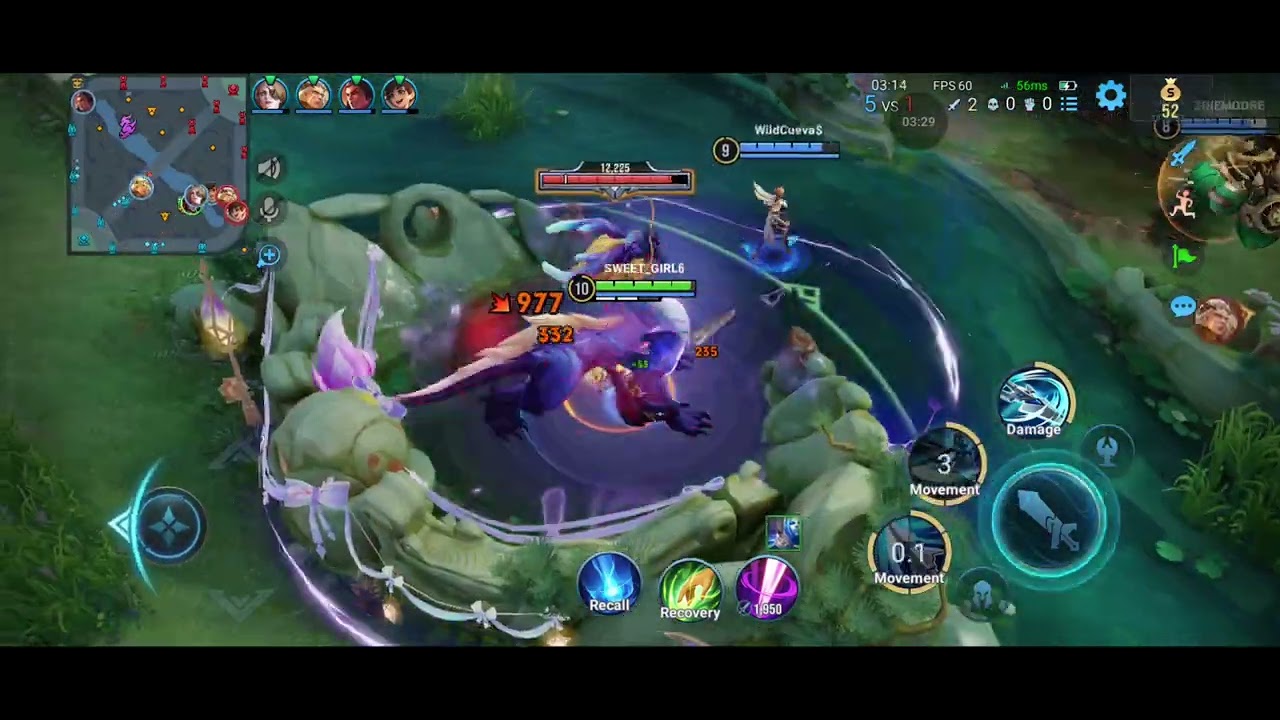The height and width of the screenshot is (720, 1280).
Task: Use the Movement skill showing 3 cooldown
Action: point(945,465)
